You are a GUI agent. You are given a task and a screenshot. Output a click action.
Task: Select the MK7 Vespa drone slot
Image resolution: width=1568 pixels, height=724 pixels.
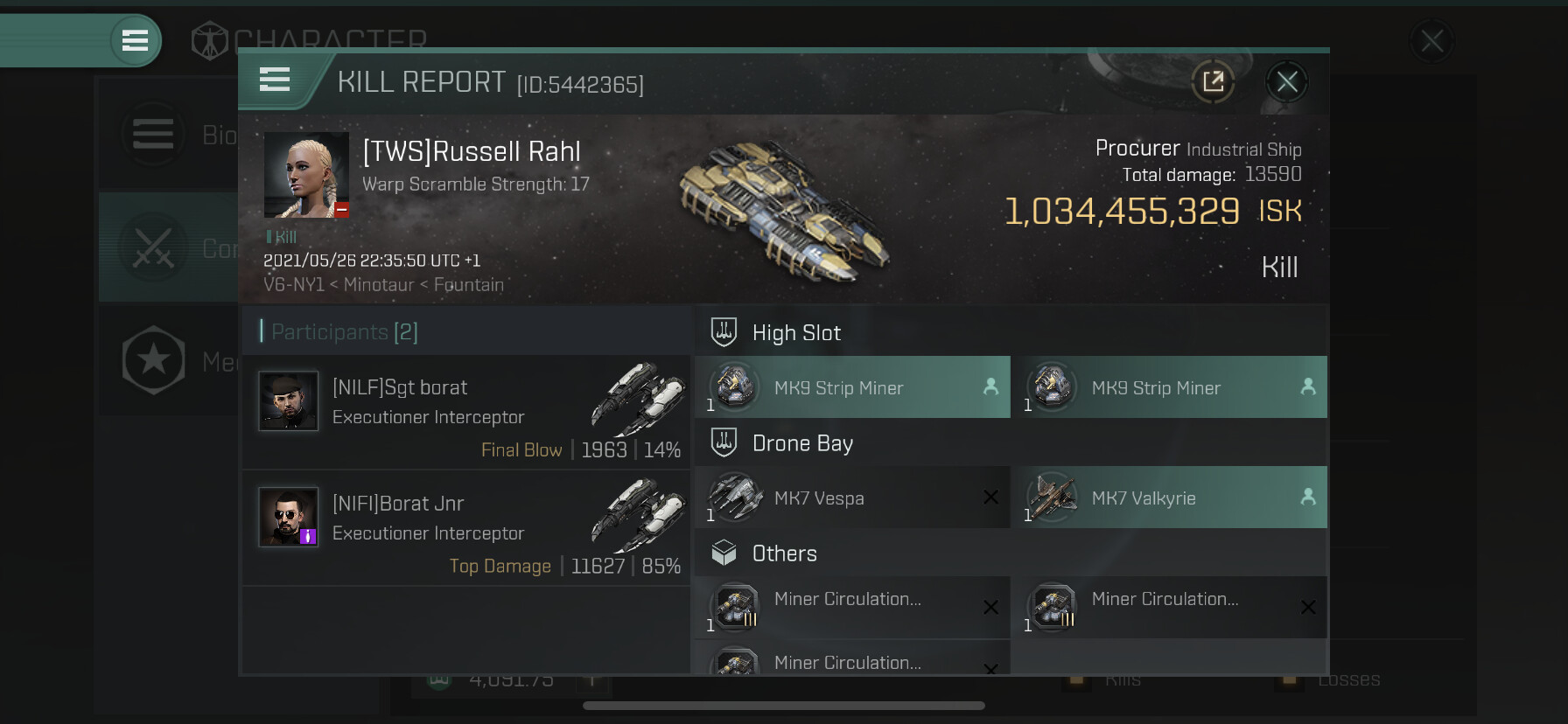852,498
